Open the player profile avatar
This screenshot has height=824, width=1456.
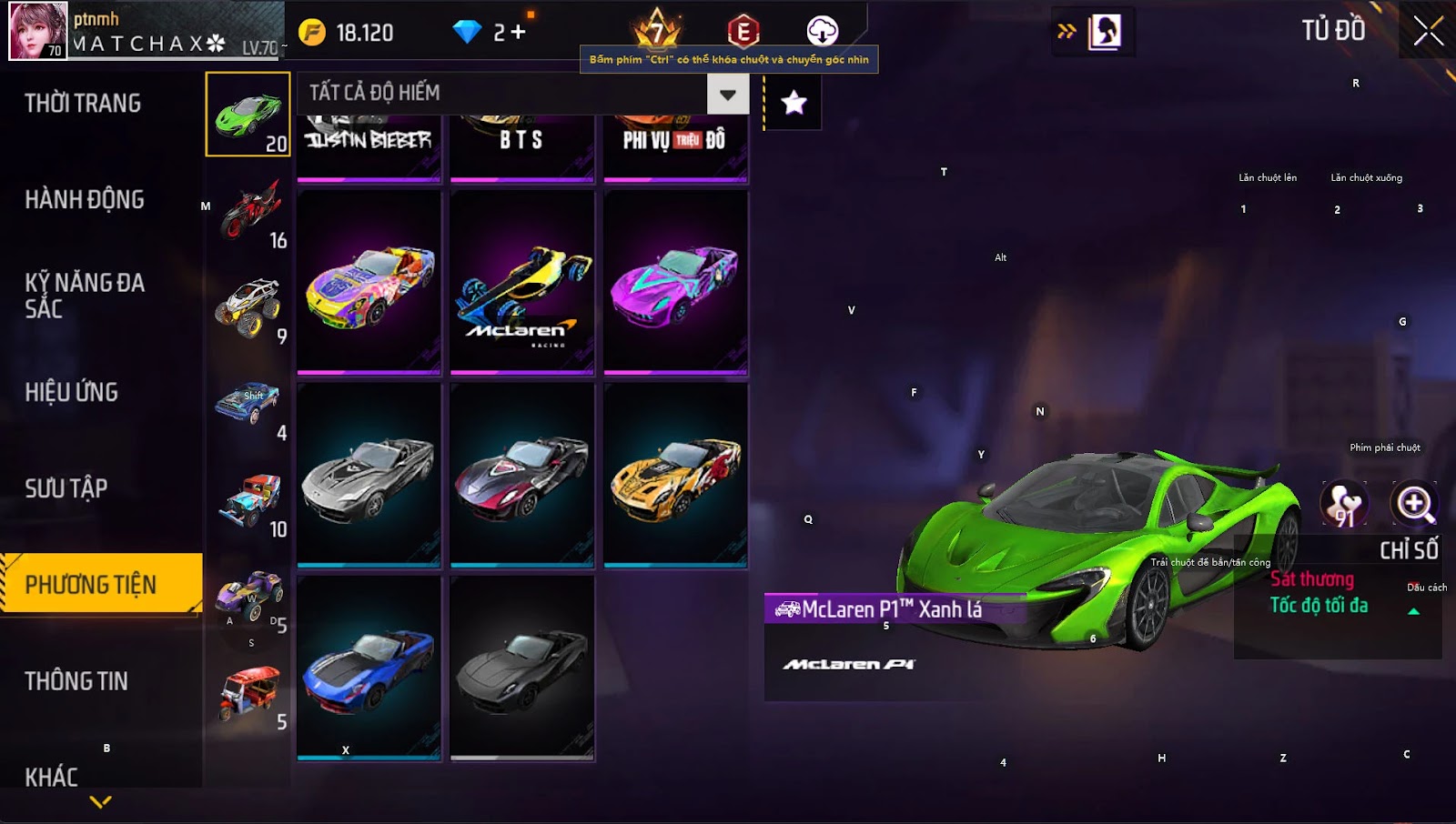click(x=38, y=31)
